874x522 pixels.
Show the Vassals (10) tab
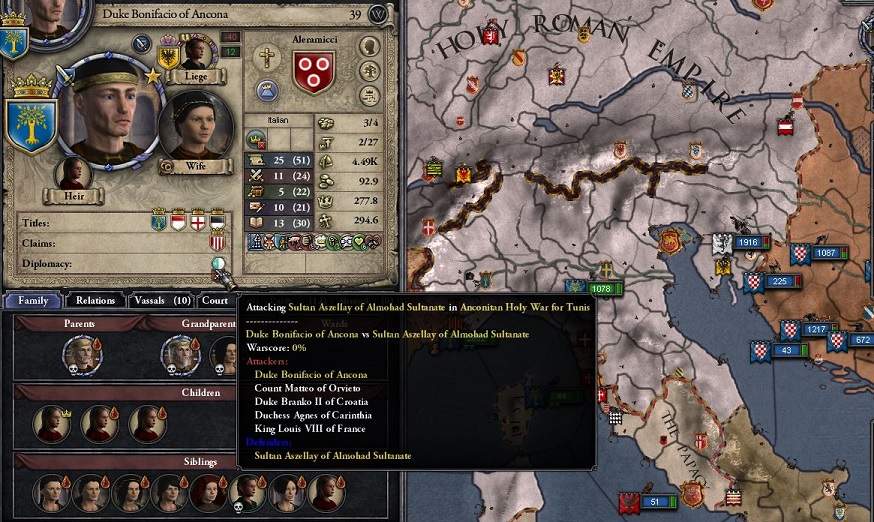click(161, 300)
